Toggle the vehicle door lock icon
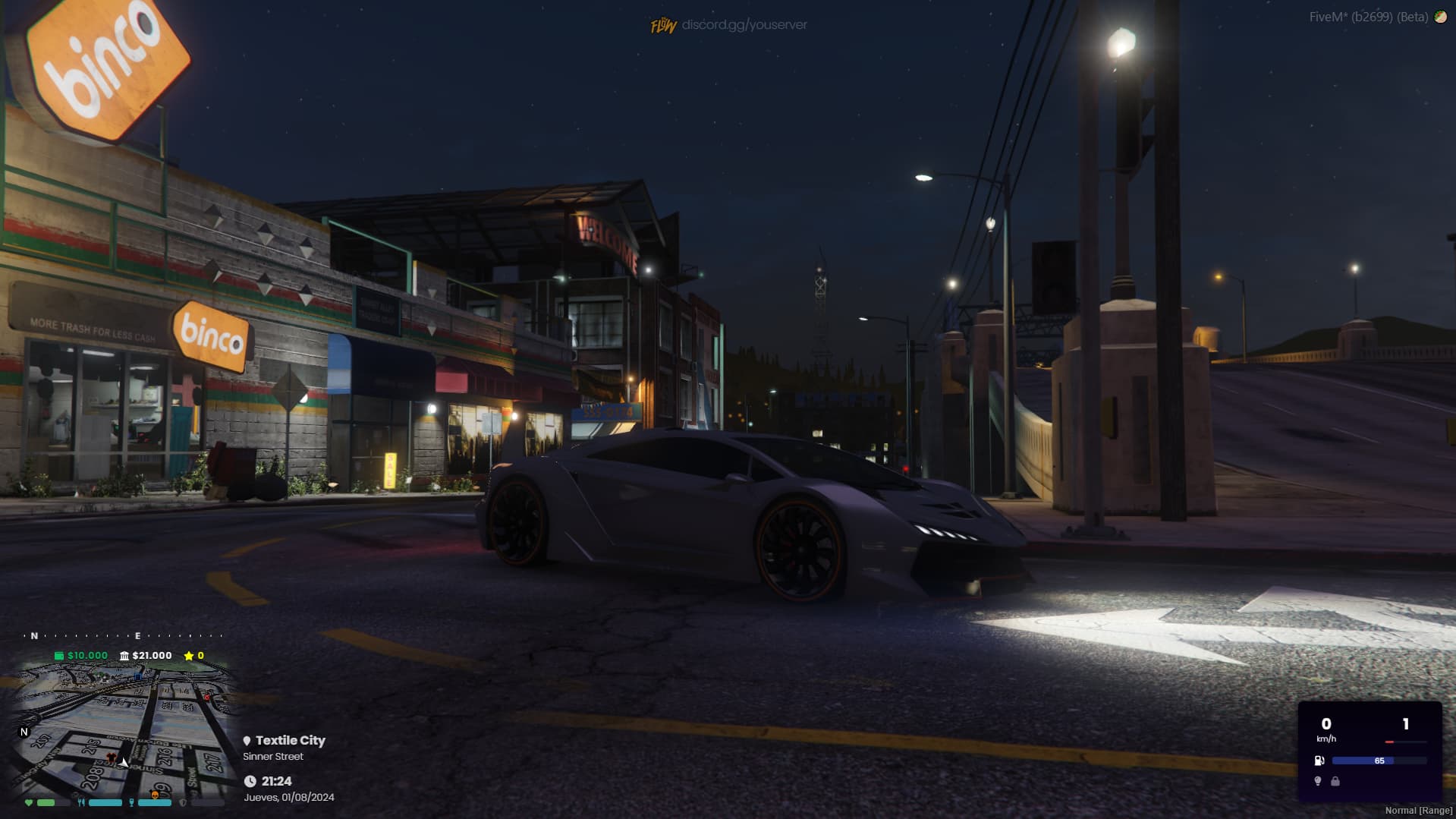1456x819 pixels. (1335, 781)
